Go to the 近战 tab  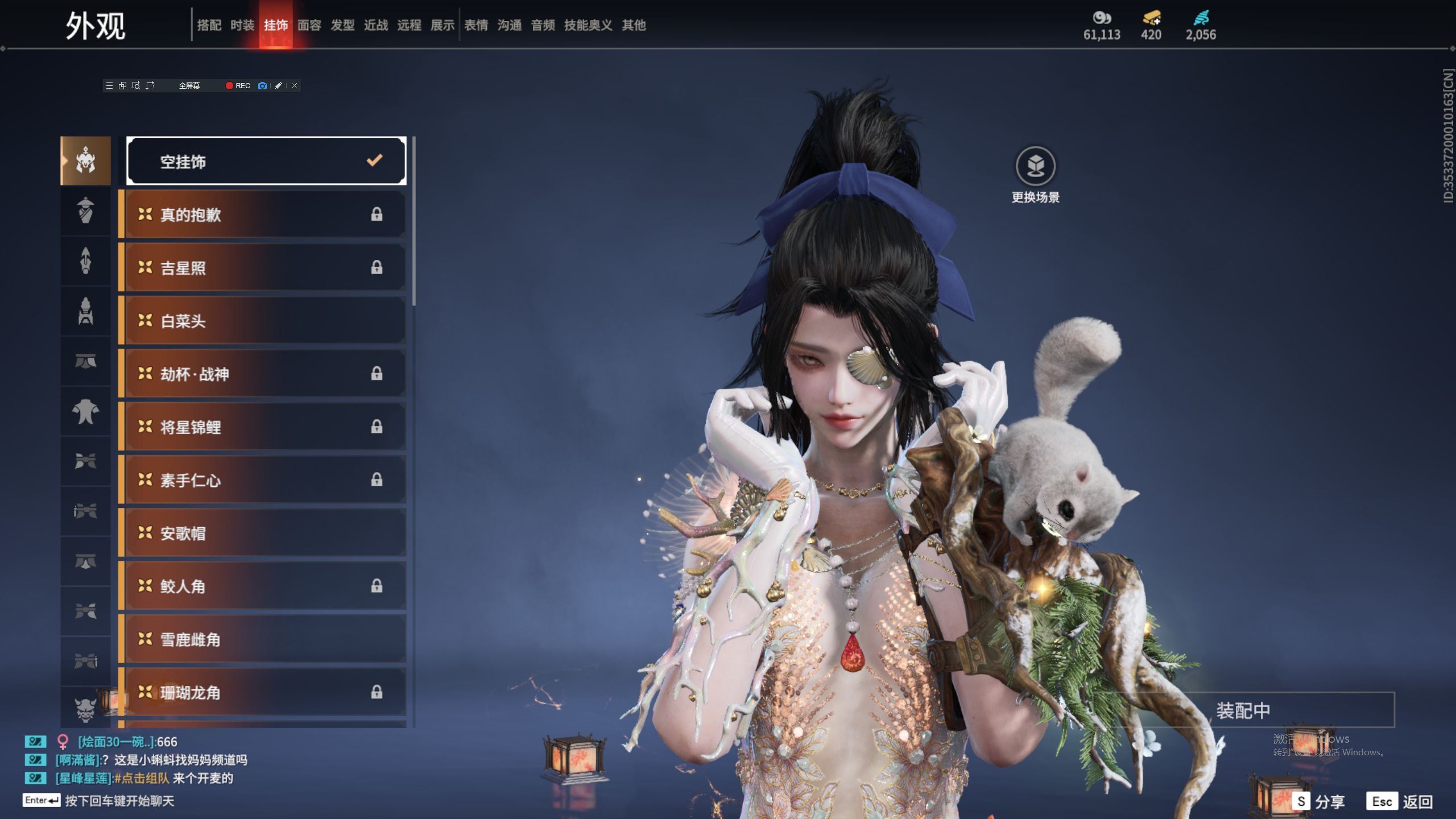(x=376, y=25)
